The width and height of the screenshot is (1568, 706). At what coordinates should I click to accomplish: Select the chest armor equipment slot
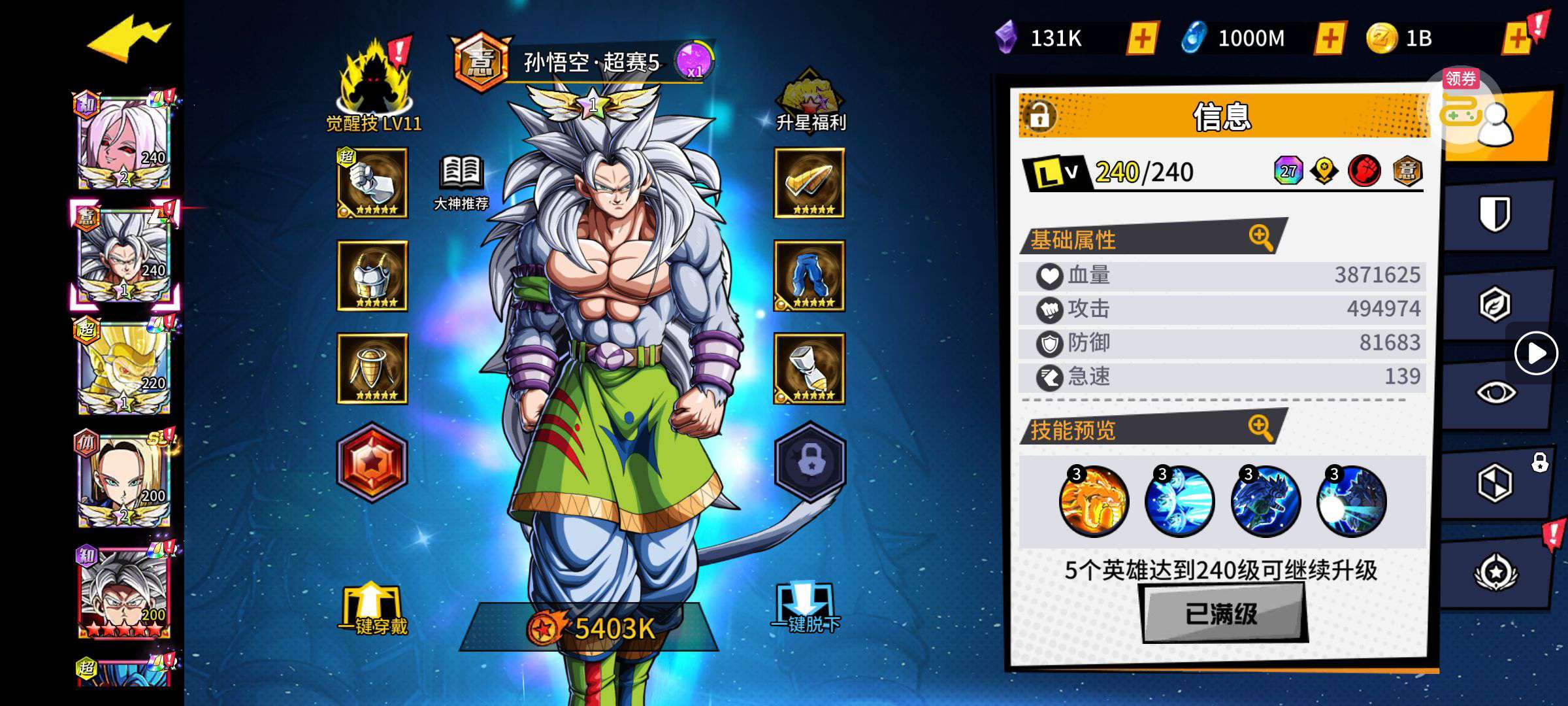[x=372, y=276]
